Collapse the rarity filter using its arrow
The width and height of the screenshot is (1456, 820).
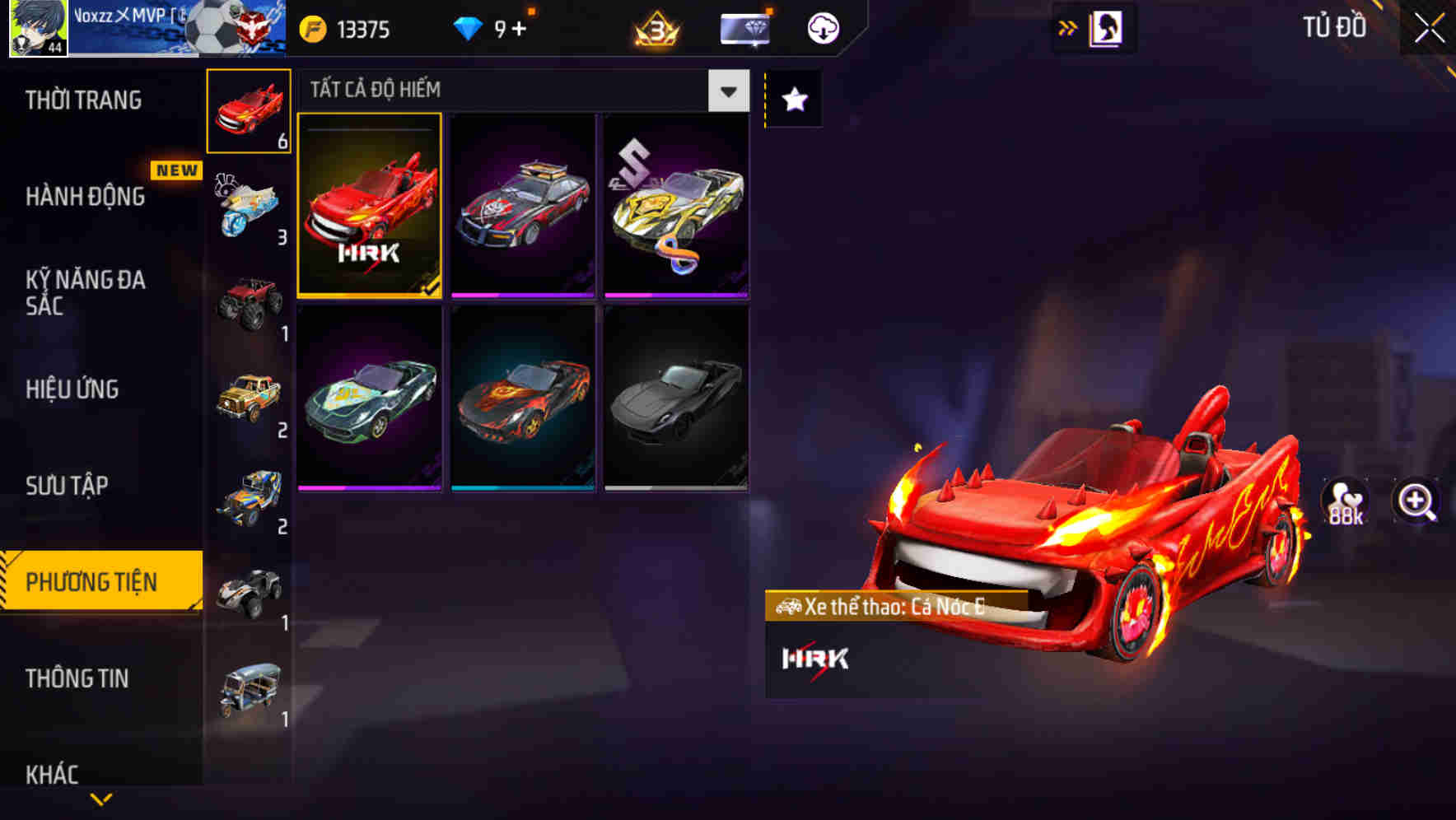[727, 91]
